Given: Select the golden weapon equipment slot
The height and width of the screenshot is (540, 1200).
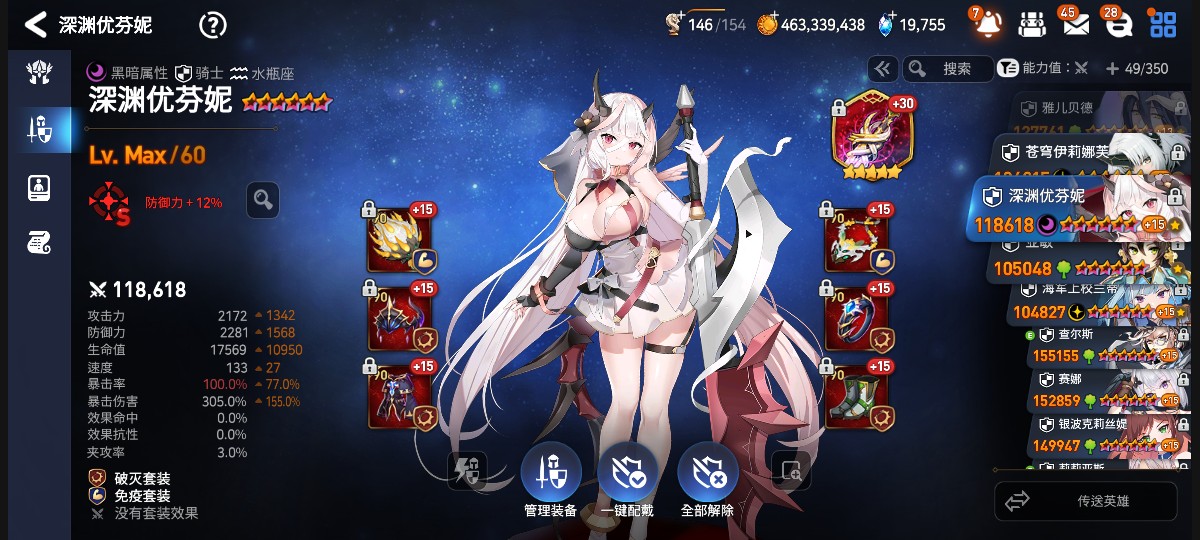Looking at the screenshot, I should coord(400,240).
